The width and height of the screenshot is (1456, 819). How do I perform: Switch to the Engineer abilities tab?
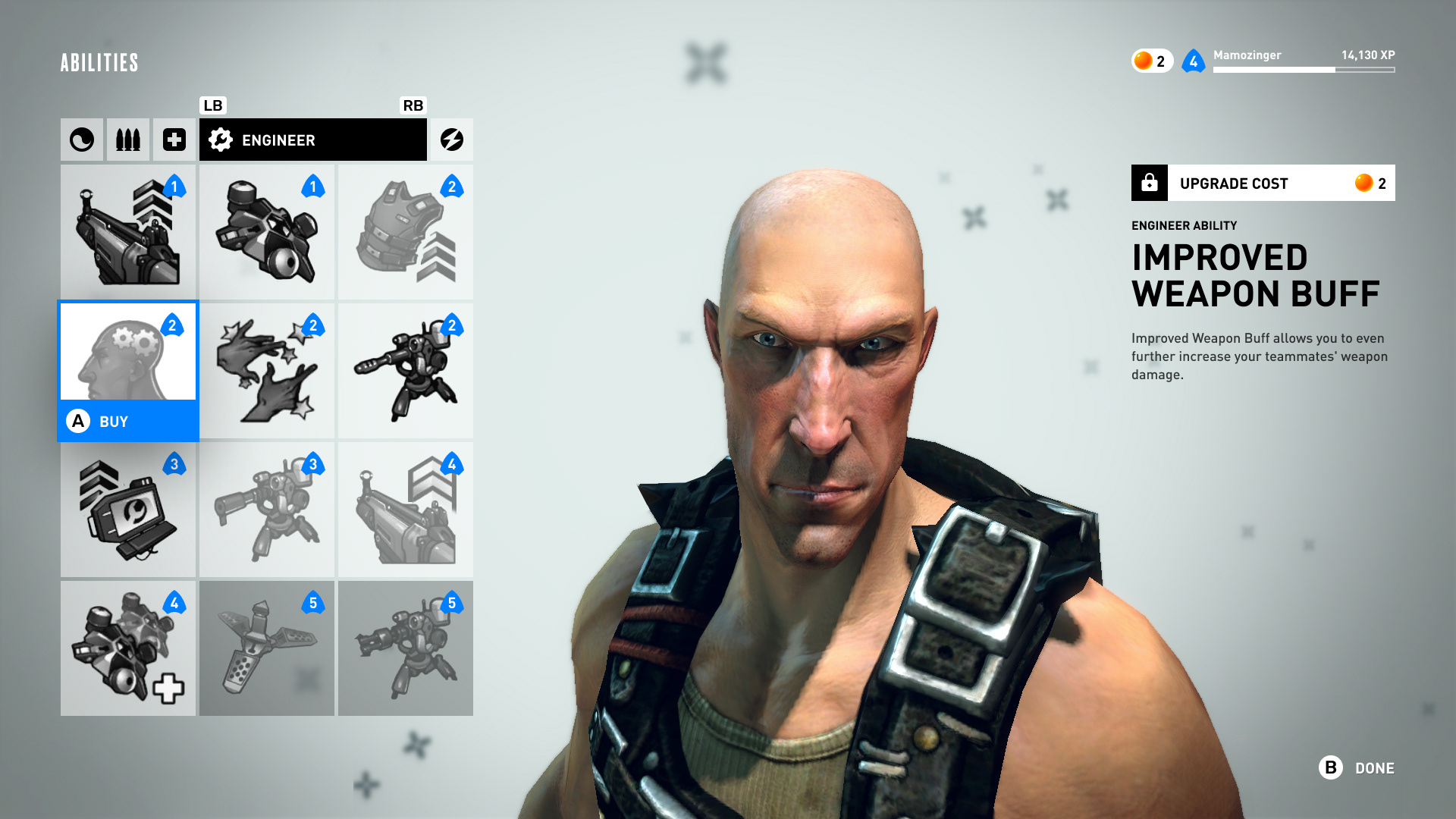[312, 140]
